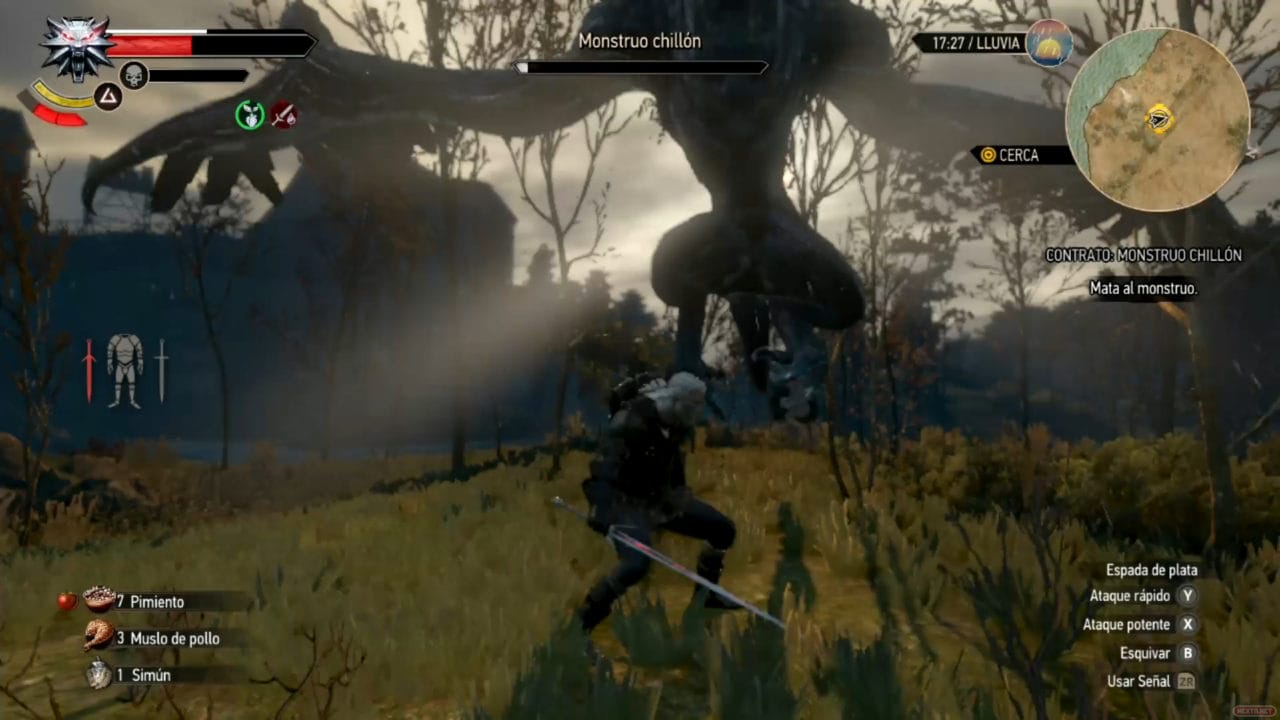Select the Monstruo chillón boss nameplate
Image resolution: width=1280 pixels, height=720 pixels.
click(641, 41)
